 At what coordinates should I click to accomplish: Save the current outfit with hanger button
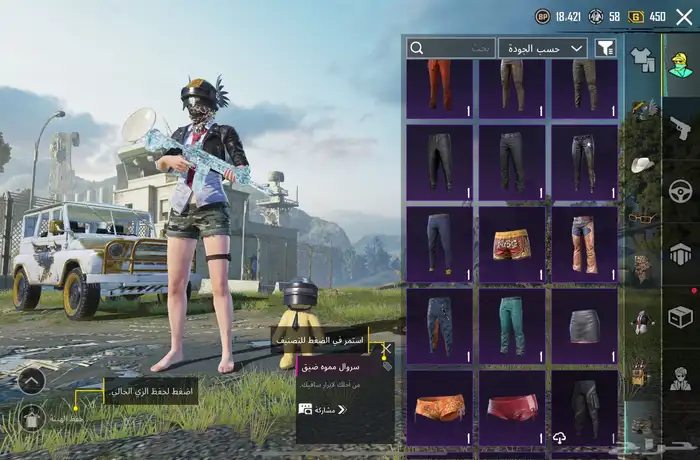30,416
